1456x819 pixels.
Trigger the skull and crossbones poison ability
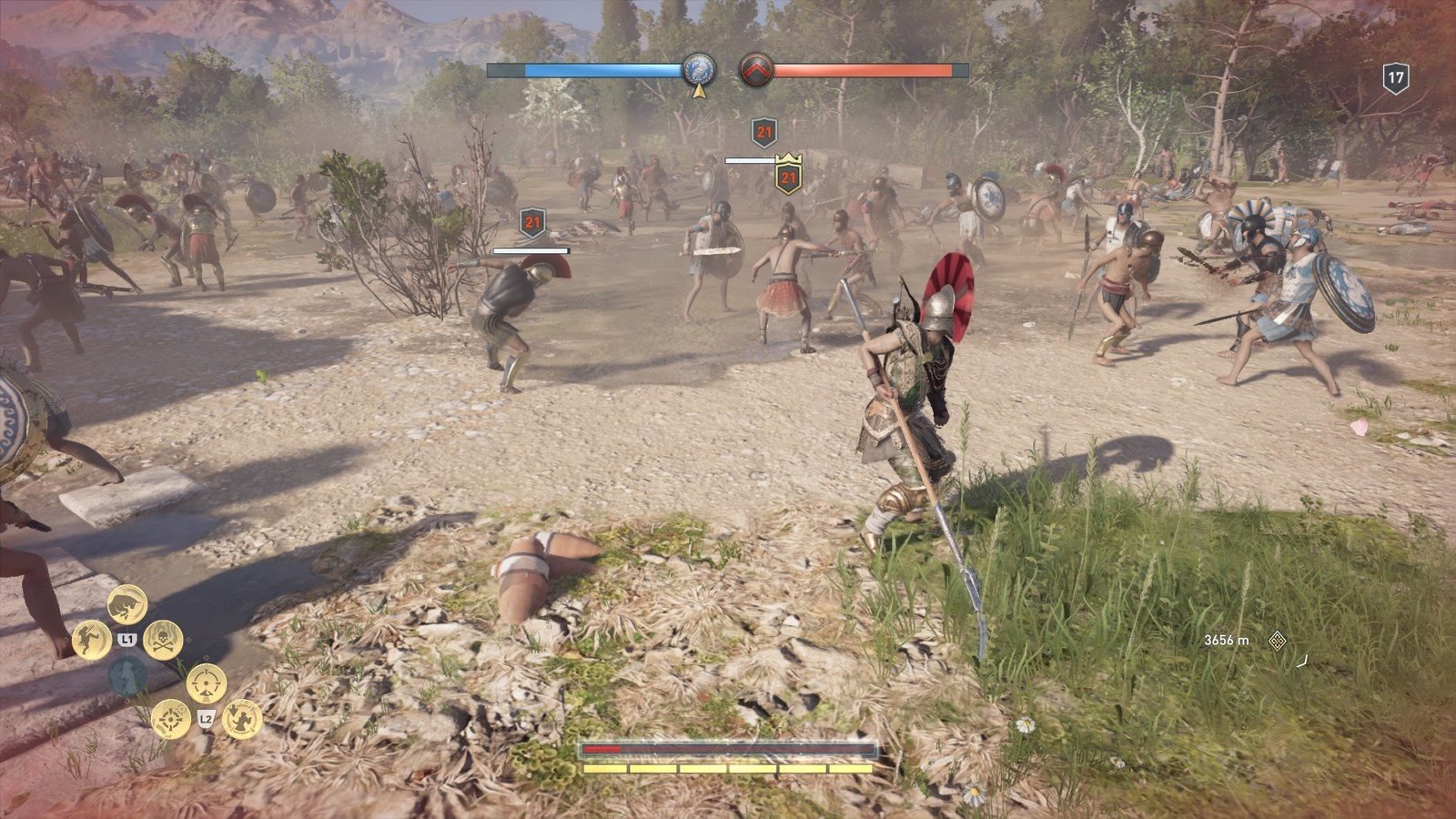point(163,640)
